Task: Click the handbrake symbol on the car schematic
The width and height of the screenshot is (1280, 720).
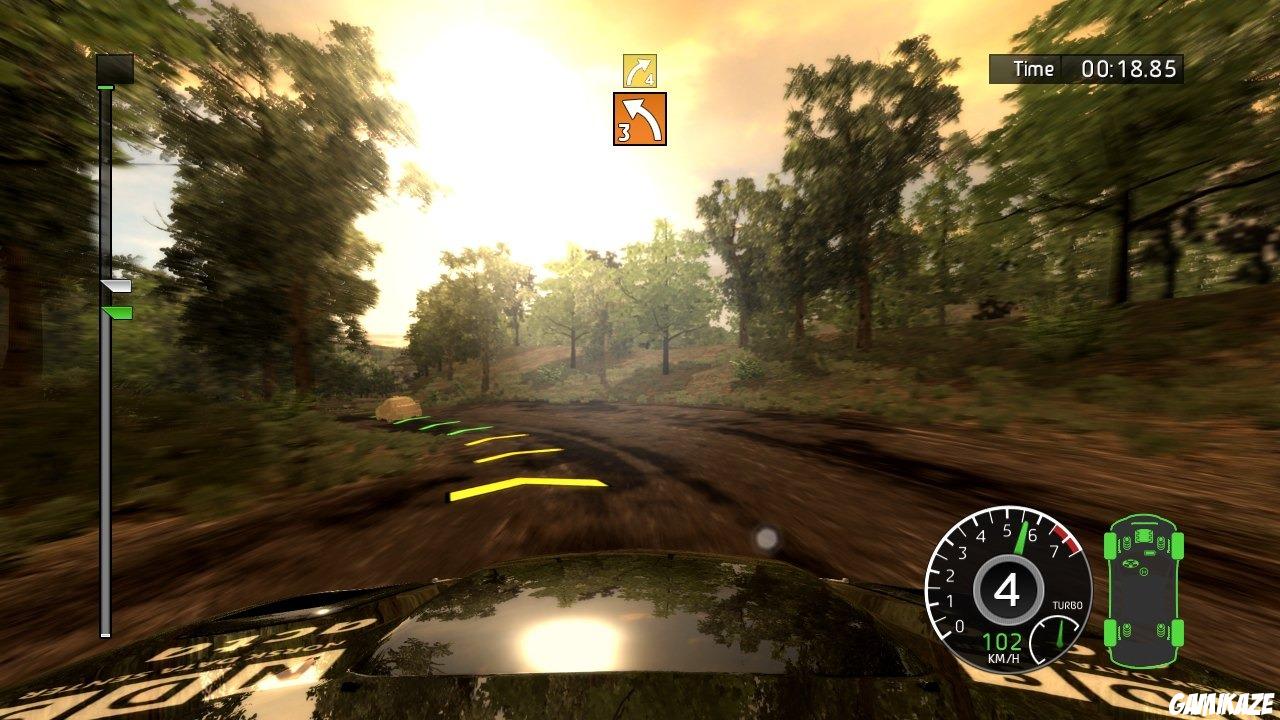Action: coord(1143,571)
